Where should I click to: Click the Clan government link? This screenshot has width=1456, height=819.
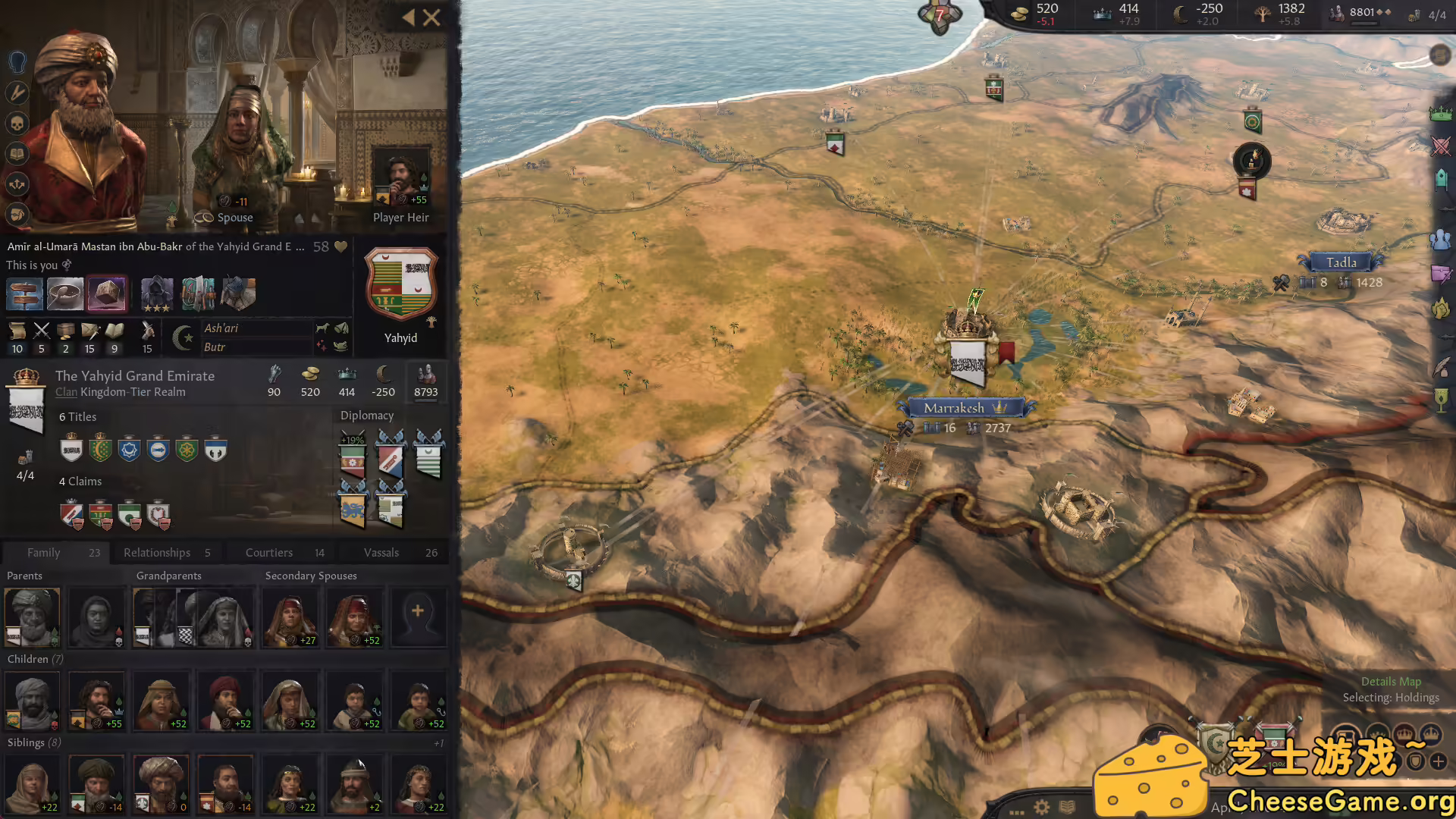click(66, 391)
